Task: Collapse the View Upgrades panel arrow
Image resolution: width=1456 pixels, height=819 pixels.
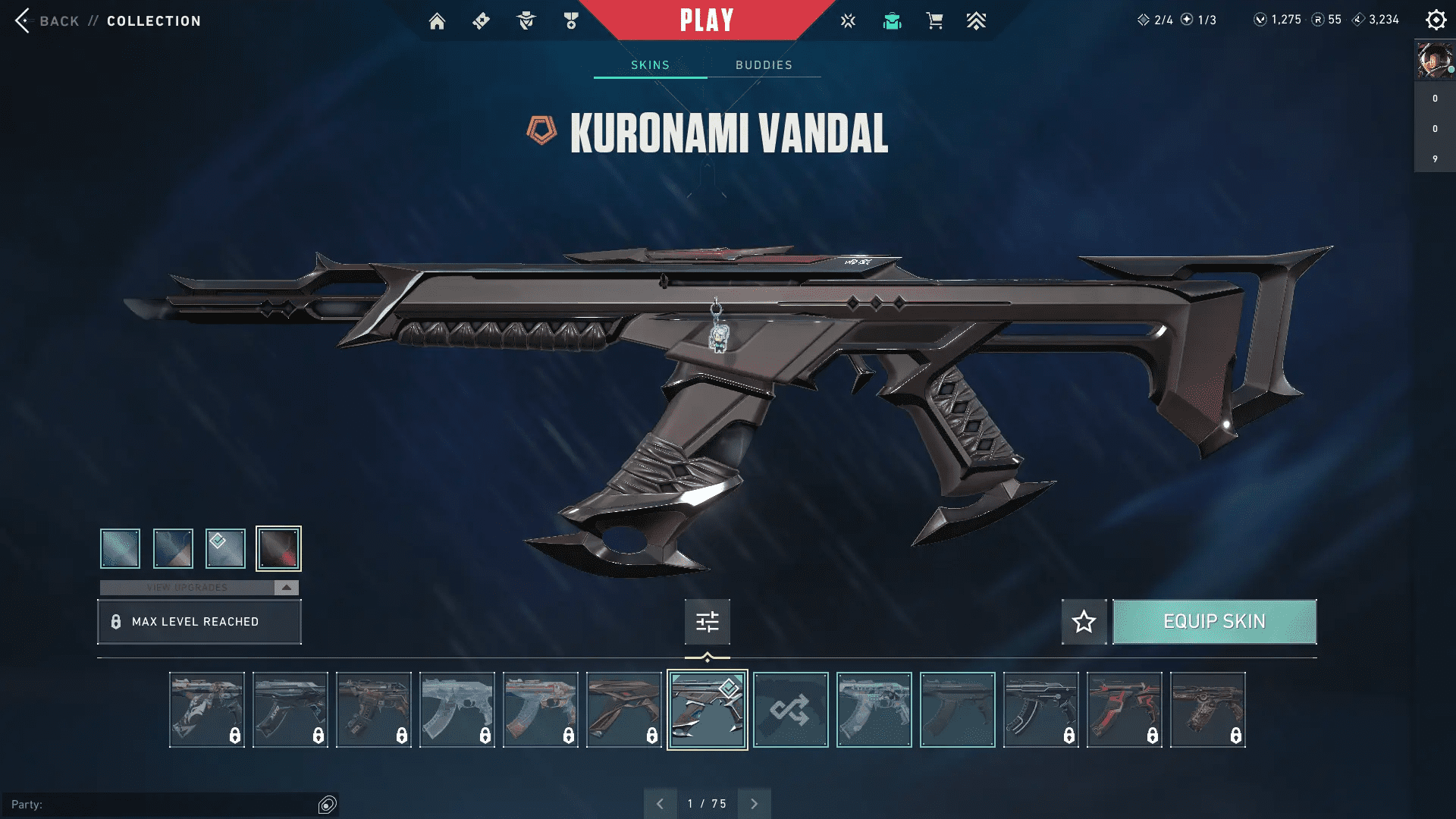Action: click(x=285, y=586)
